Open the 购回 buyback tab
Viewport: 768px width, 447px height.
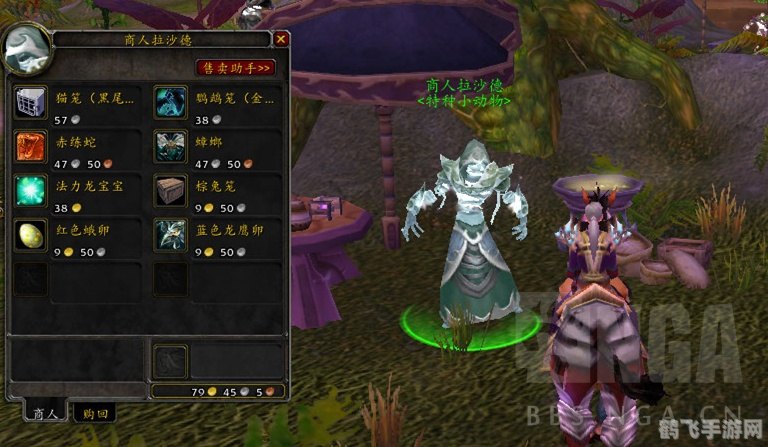96,411
